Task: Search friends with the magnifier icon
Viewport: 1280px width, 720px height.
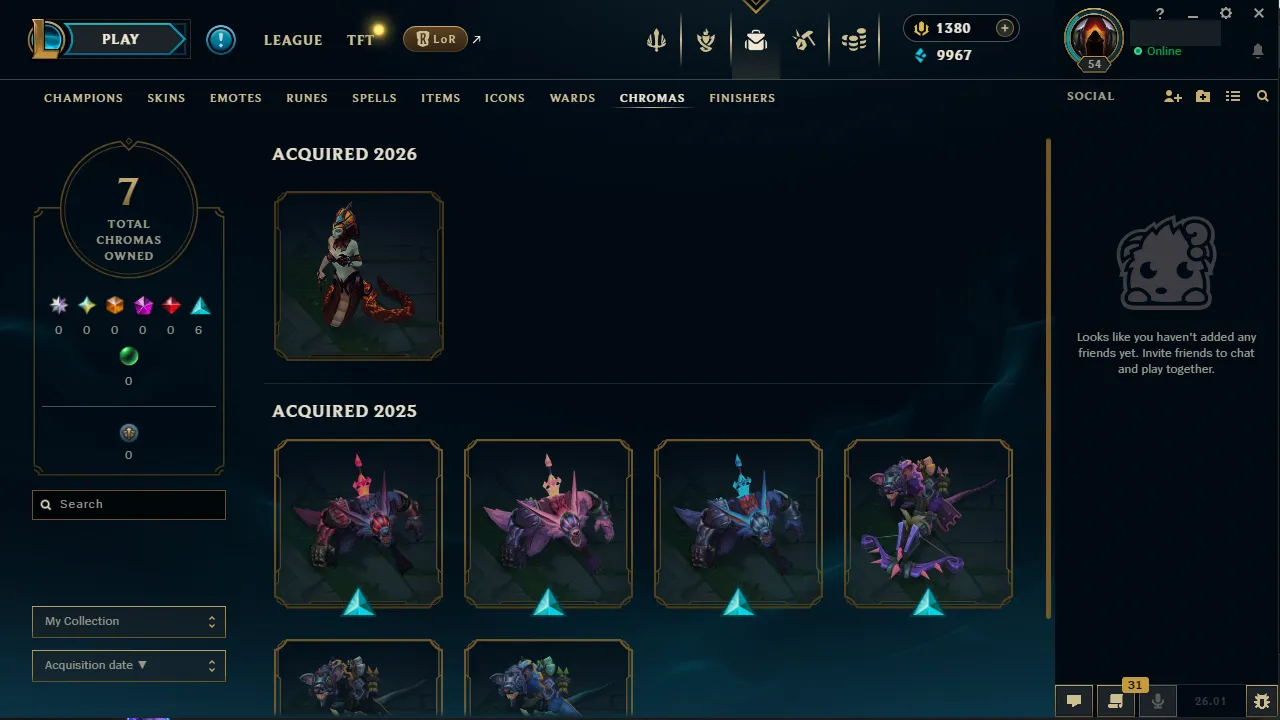Action: pos(1261,95)
